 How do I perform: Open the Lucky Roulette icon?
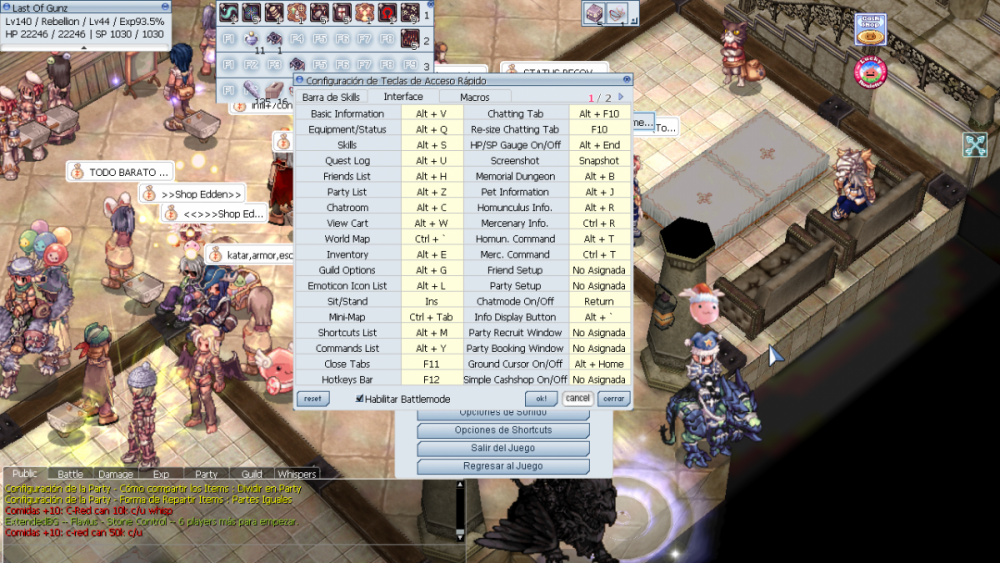[871, 70]
